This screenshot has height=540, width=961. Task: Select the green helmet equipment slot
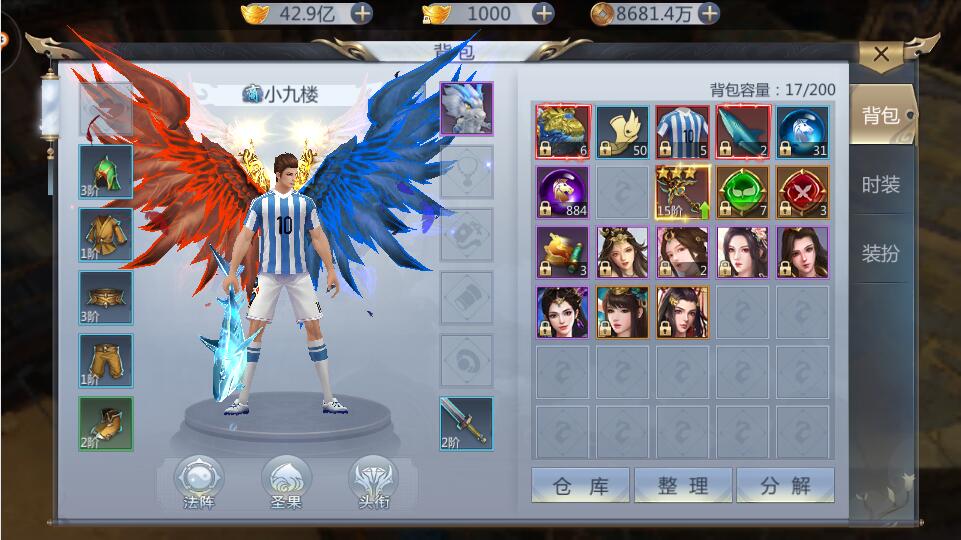[106, 171]
